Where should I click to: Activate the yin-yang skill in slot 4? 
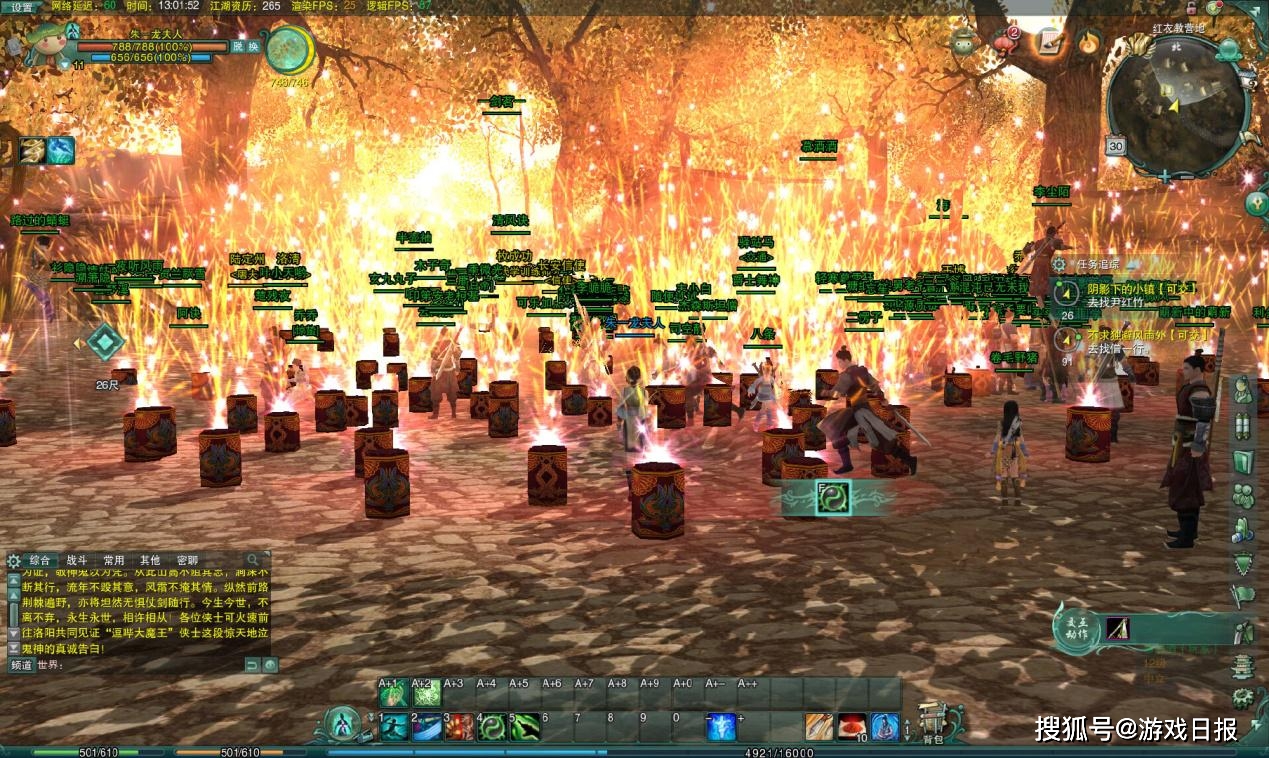point(490,727)
